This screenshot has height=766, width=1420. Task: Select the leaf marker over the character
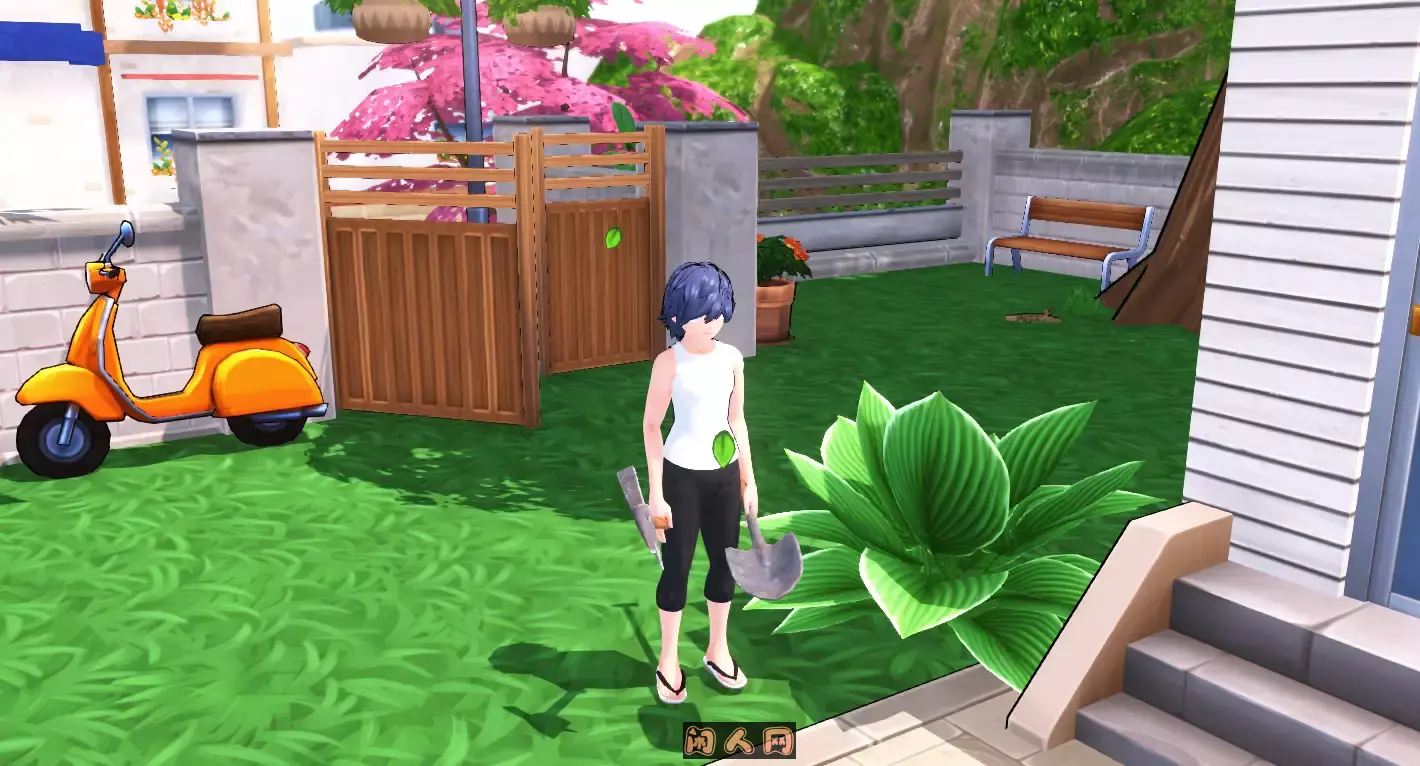[x=723, y=450]
